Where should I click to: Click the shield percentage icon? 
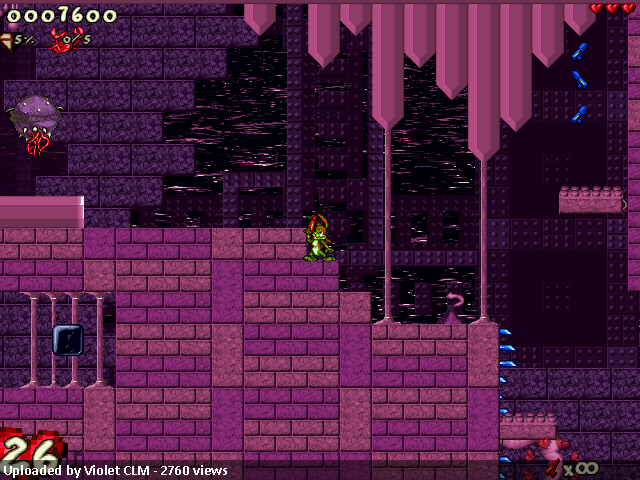pyautogui.click(x=7, y=39)
